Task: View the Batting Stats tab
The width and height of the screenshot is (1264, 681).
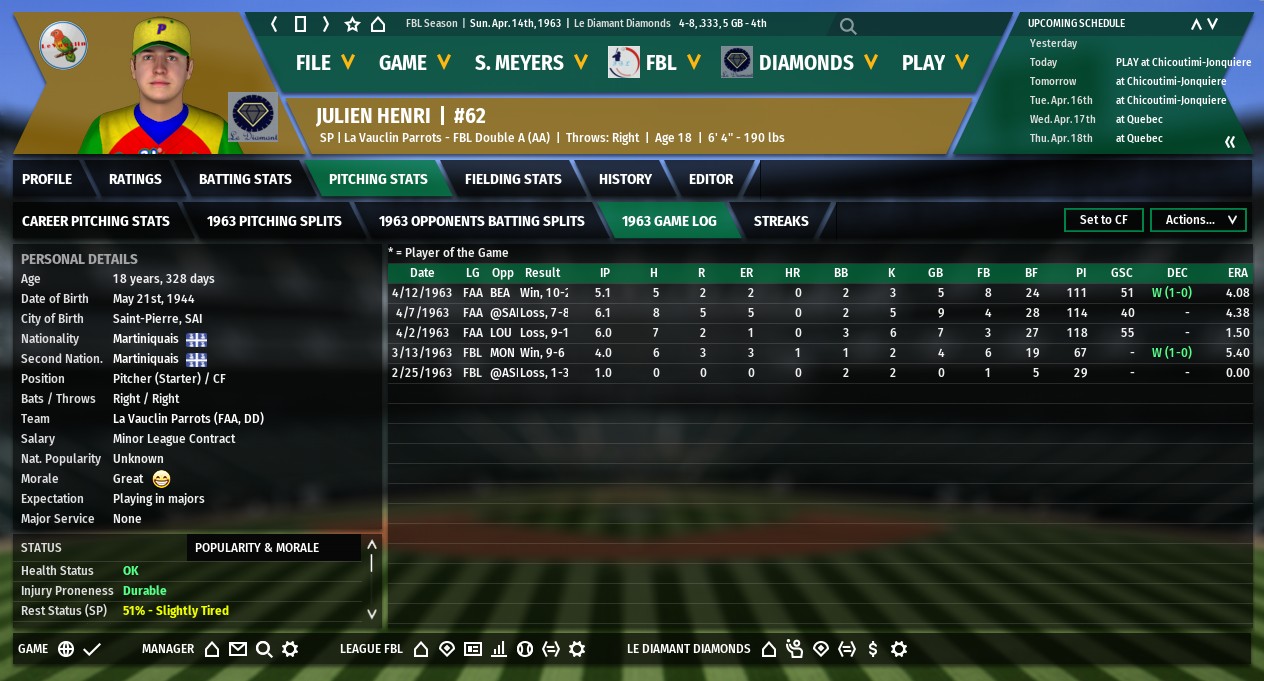Action: tap(245, 179)
